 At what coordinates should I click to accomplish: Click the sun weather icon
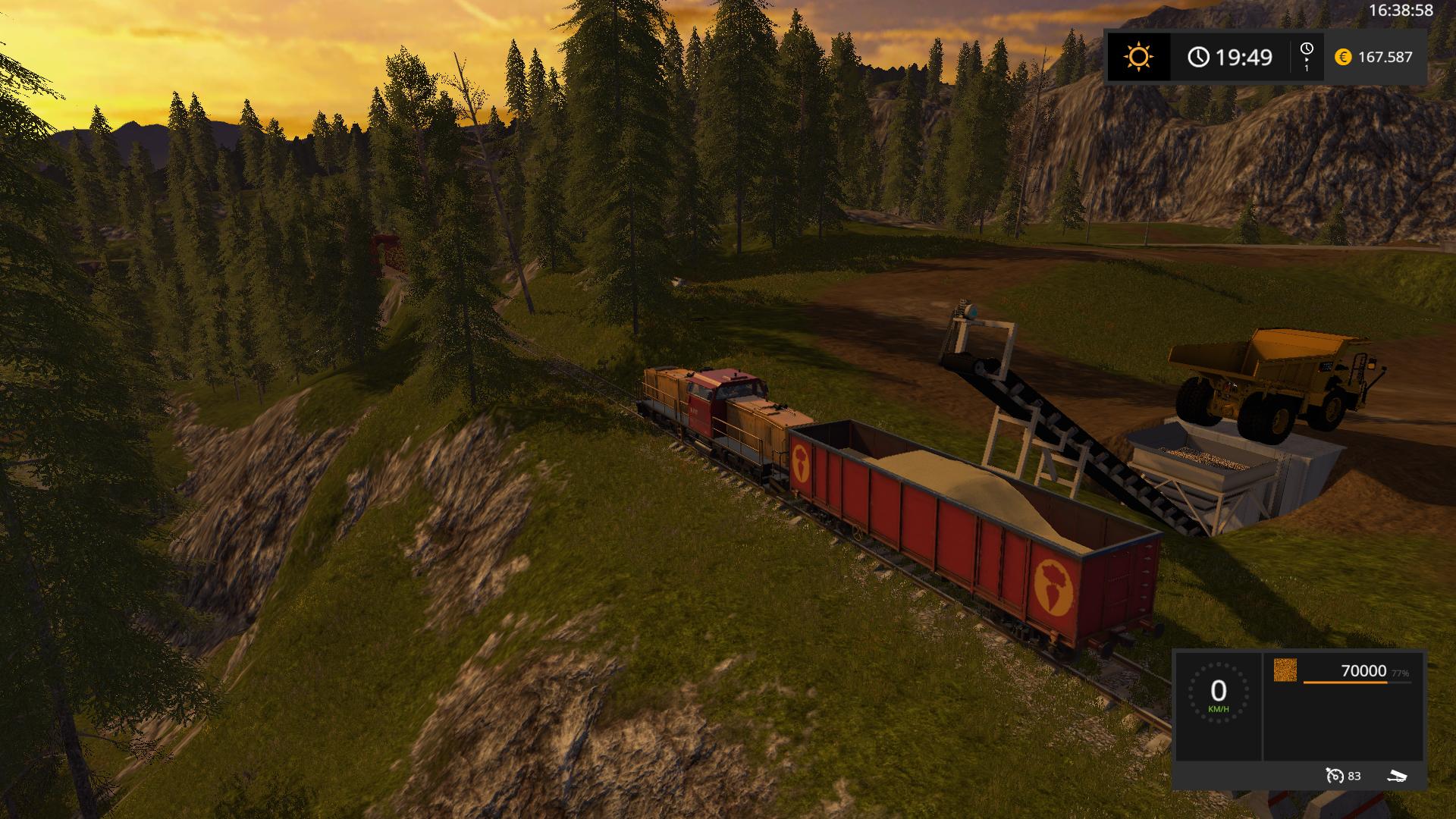(x=1138, y=57)
